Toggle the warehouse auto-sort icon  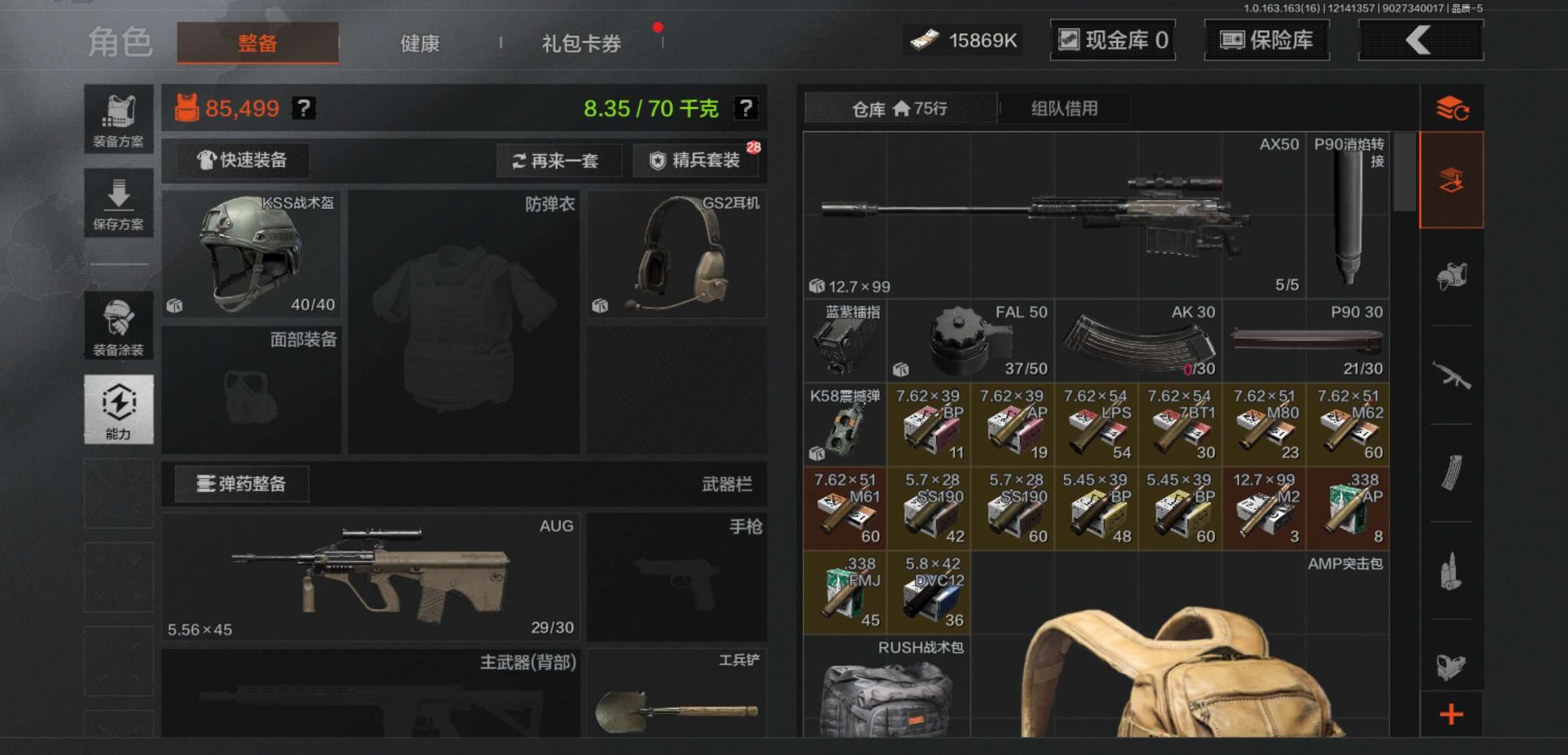tap(1452, 108)
